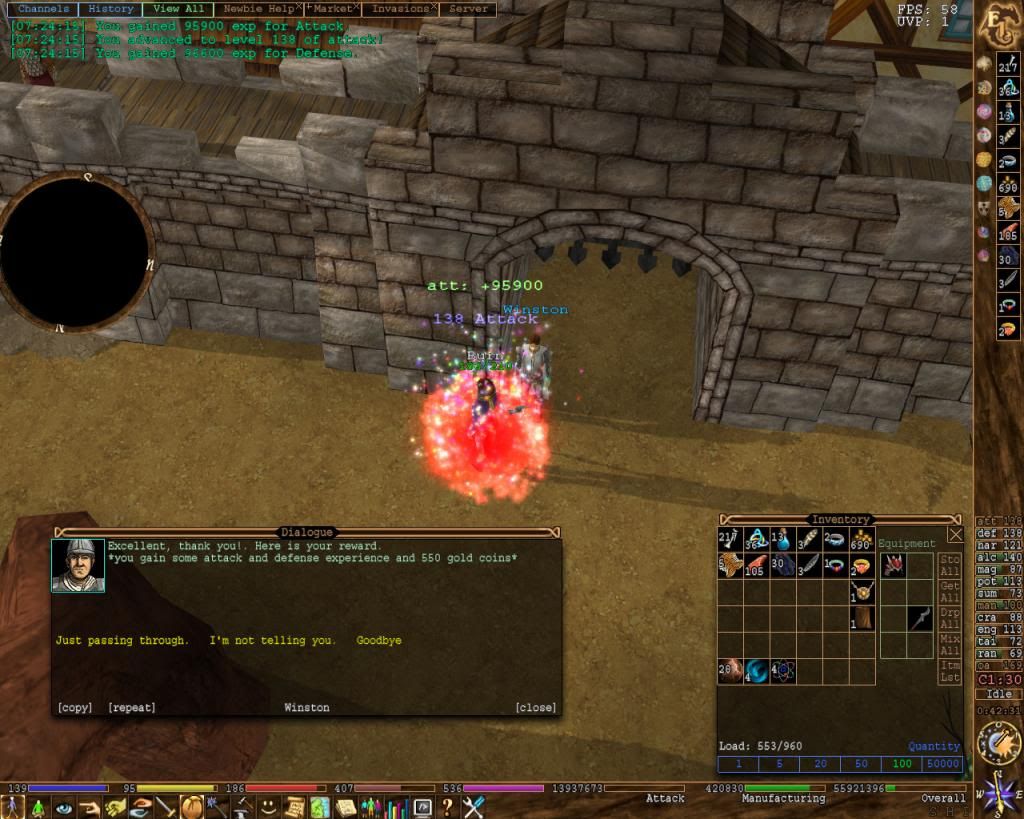Open the wrench and screwdriver options
Screen dimensions: 1024x819
[473, 807]
